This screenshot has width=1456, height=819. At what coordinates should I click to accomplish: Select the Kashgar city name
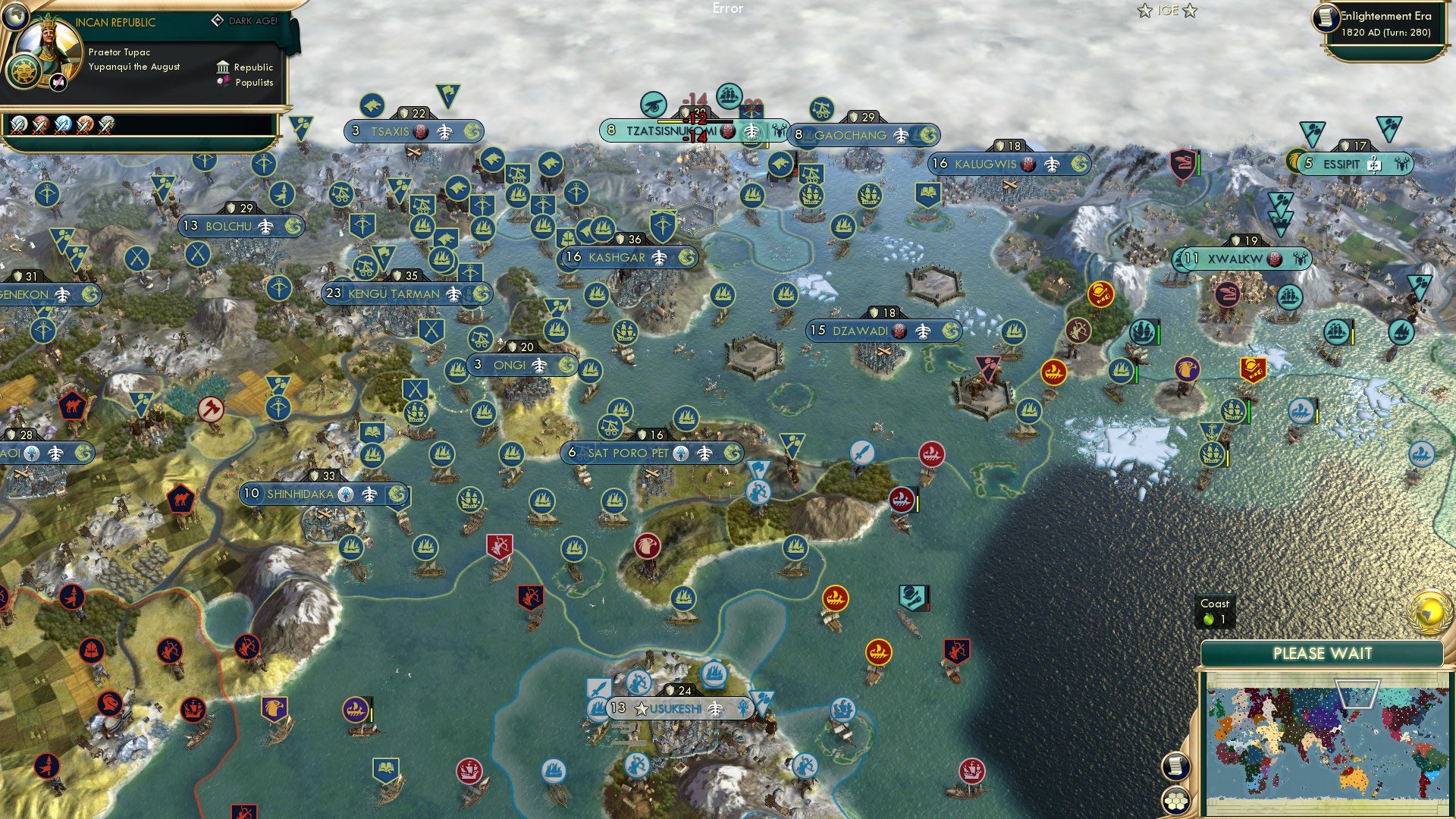618,257
